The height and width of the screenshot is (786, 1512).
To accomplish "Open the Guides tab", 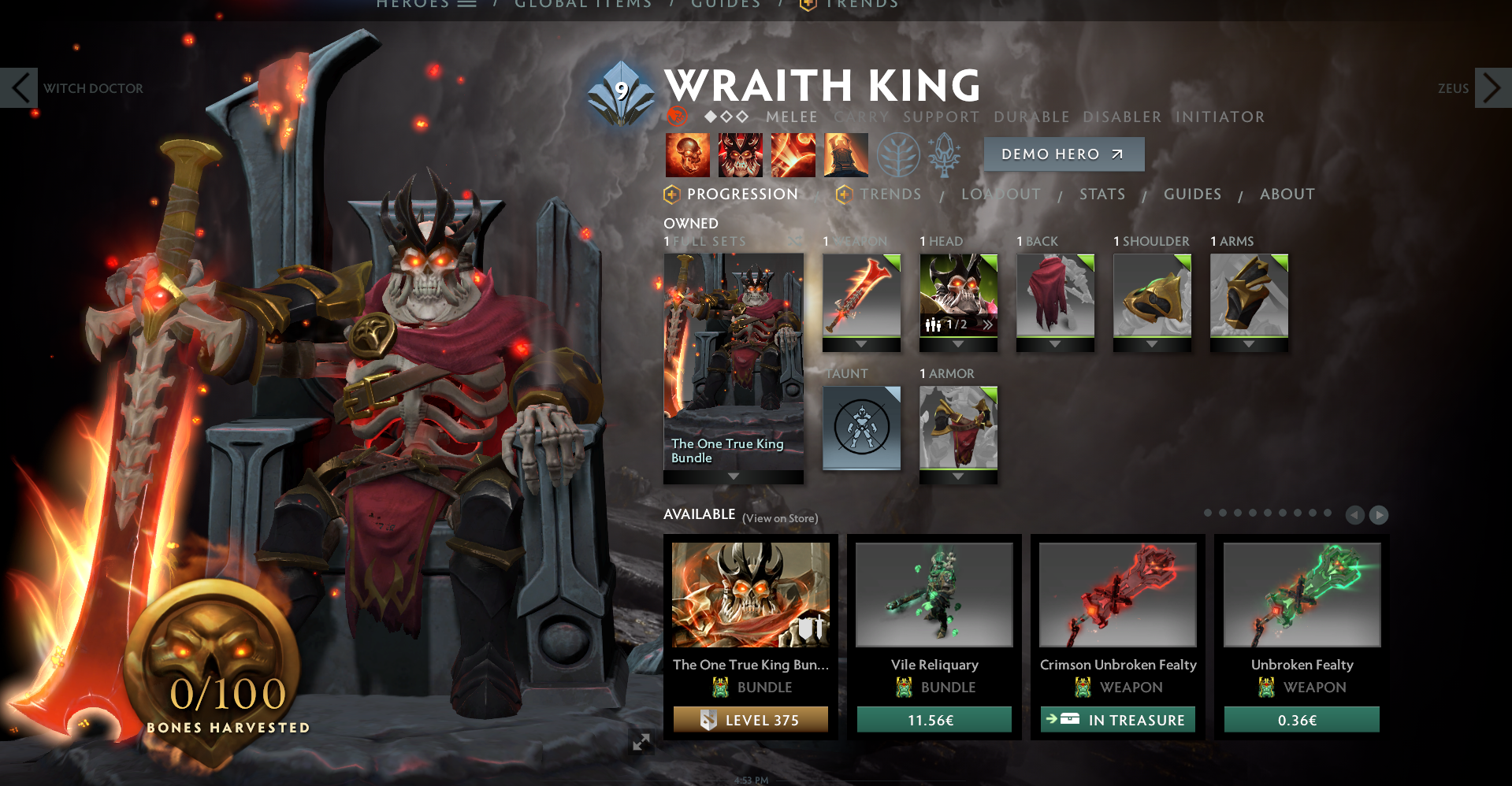I will 1192,194.
